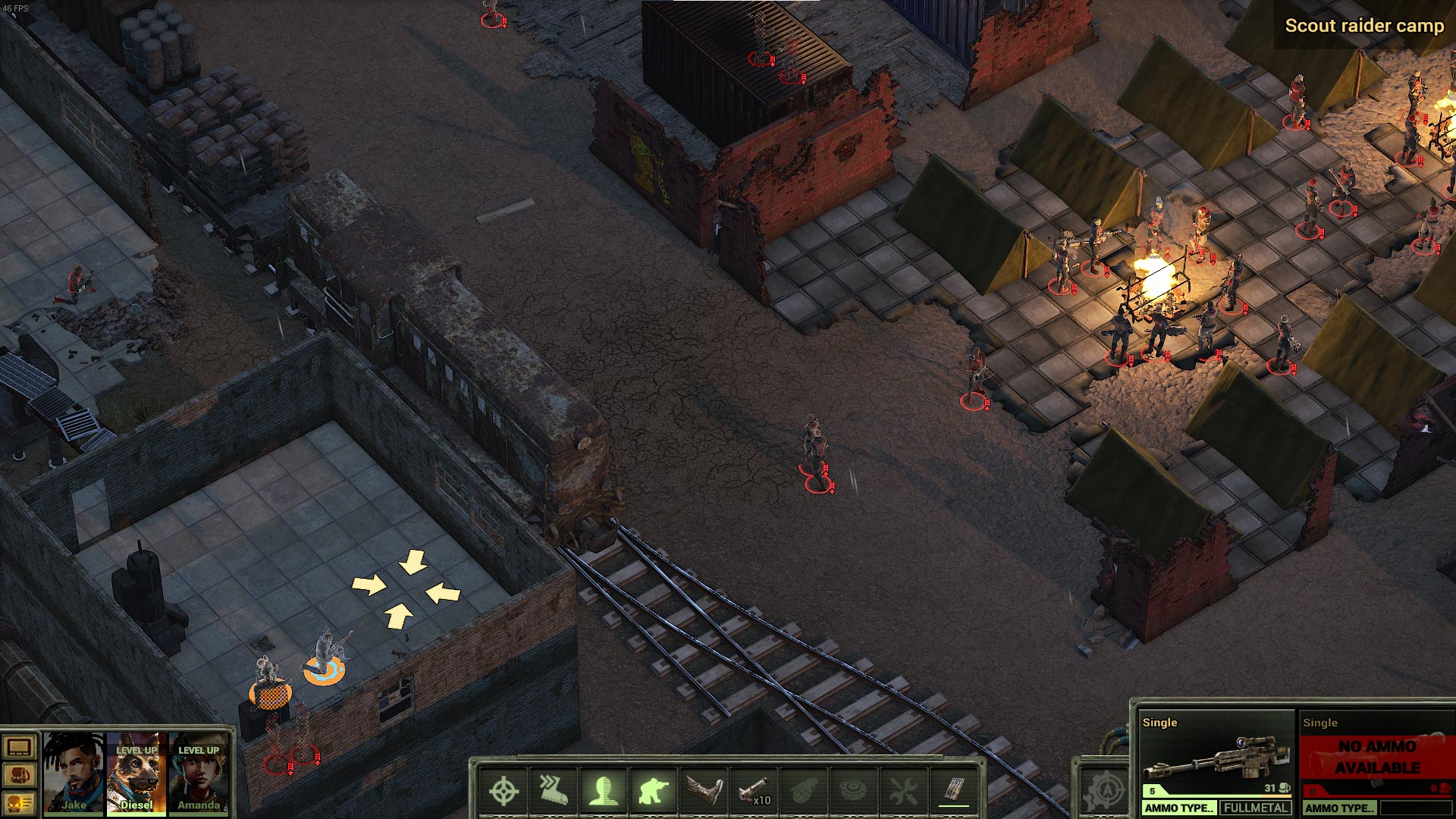
Task: Select Diesel the dog's portrait
Action: (x=136, y=773)
